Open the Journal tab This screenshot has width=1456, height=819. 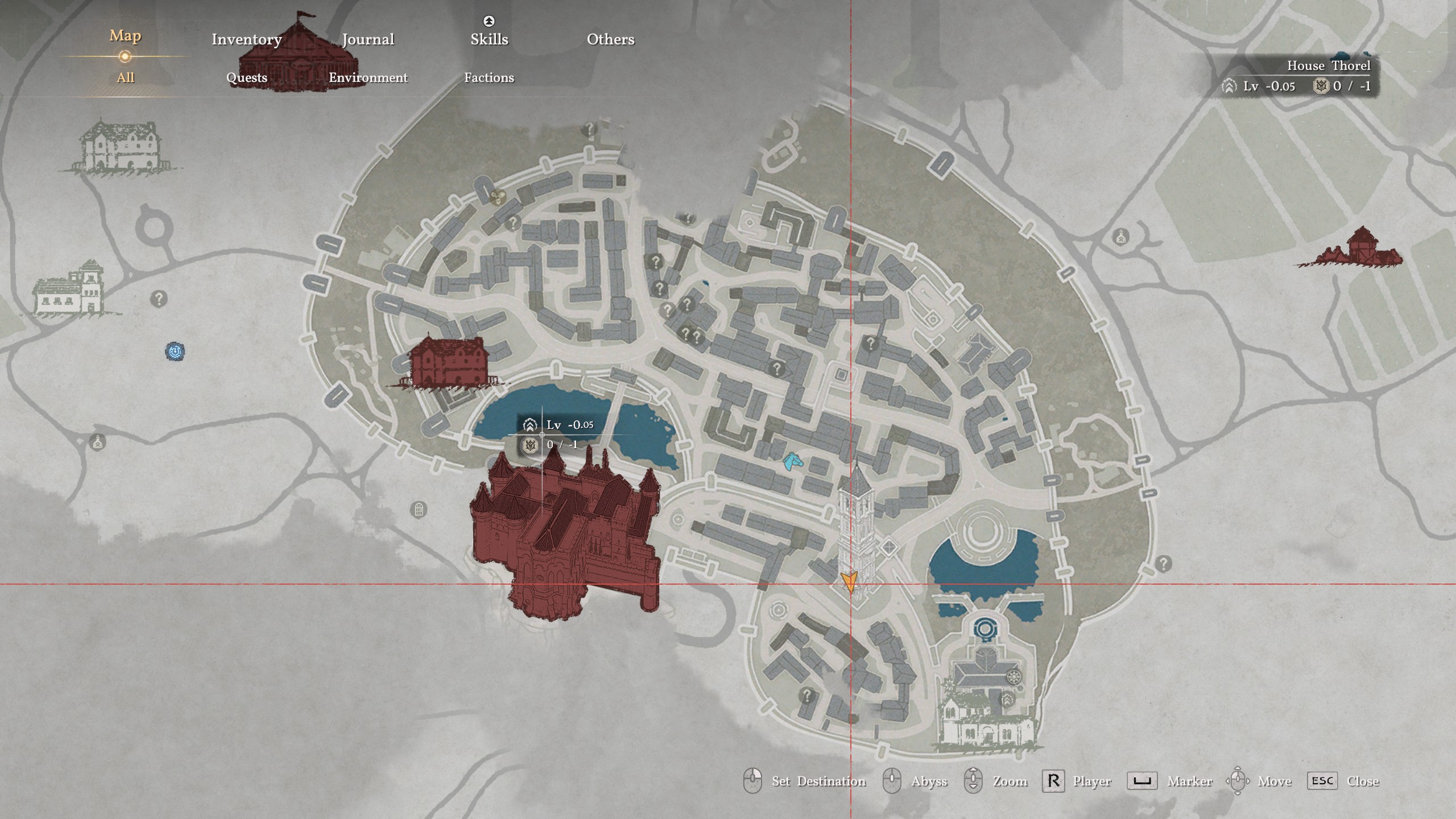pos(368,39)
